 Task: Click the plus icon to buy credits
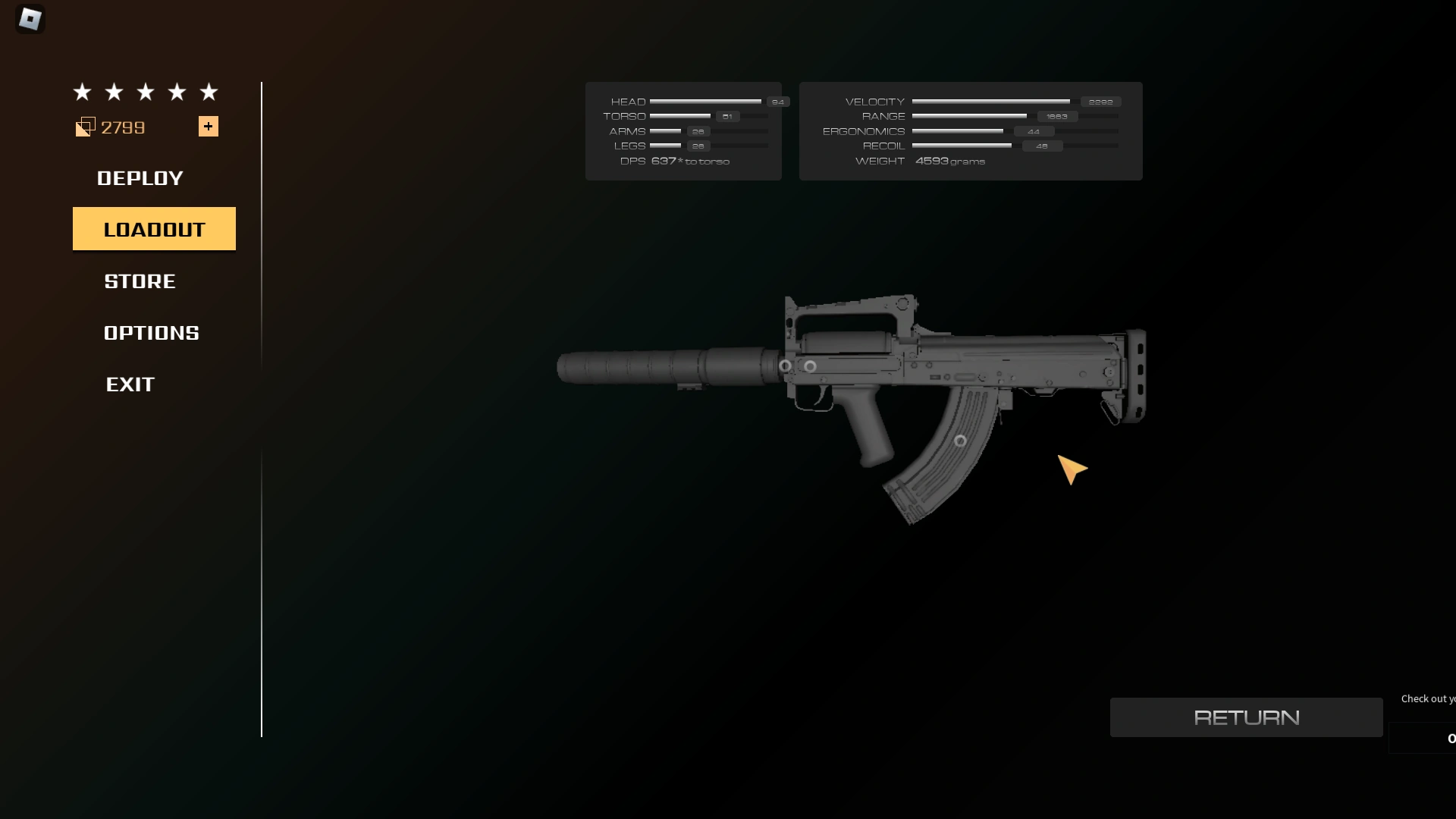[208, 126]
